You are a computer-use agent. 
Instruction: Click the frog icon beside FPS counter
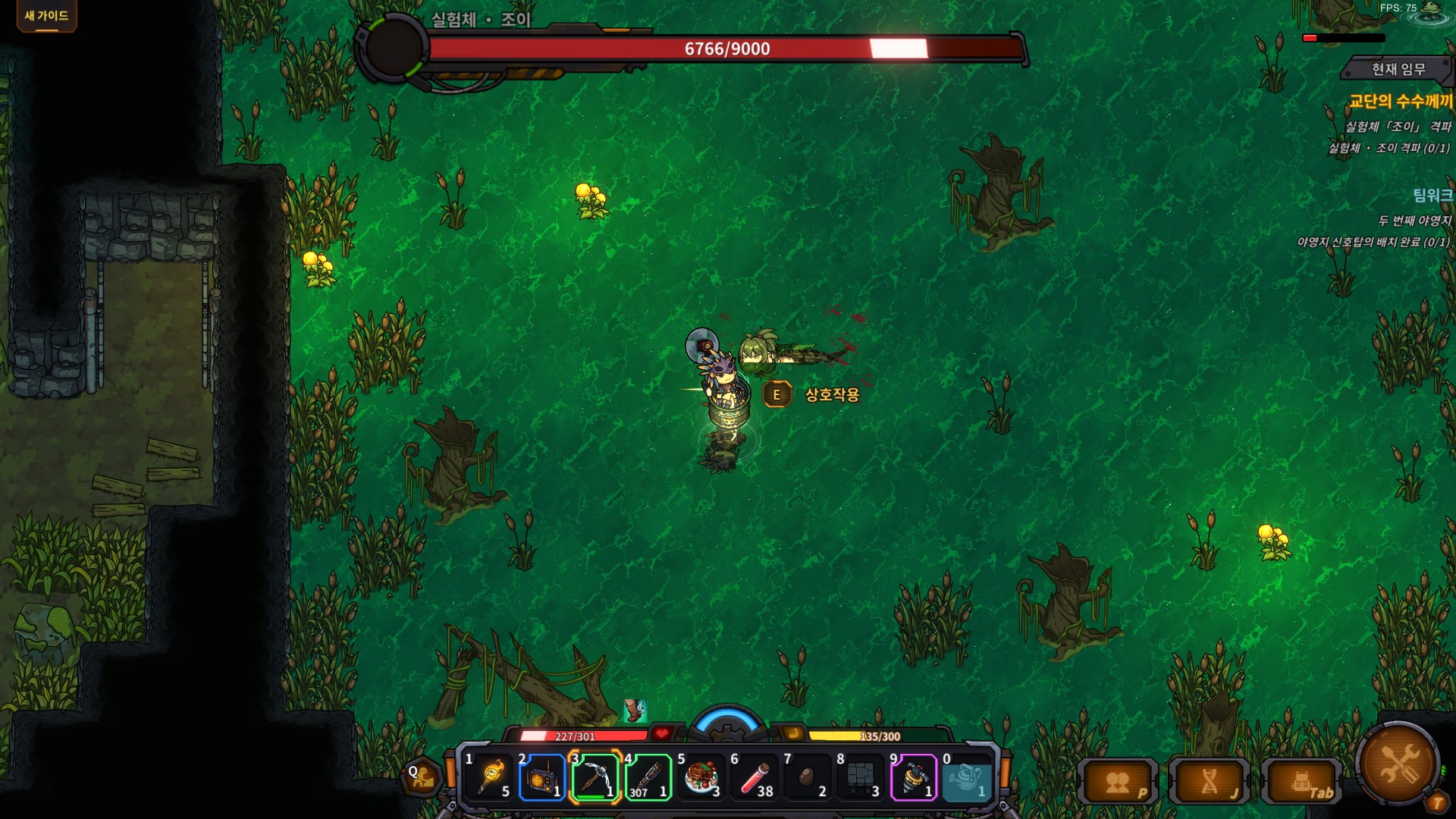click(x=1431, y=9)
